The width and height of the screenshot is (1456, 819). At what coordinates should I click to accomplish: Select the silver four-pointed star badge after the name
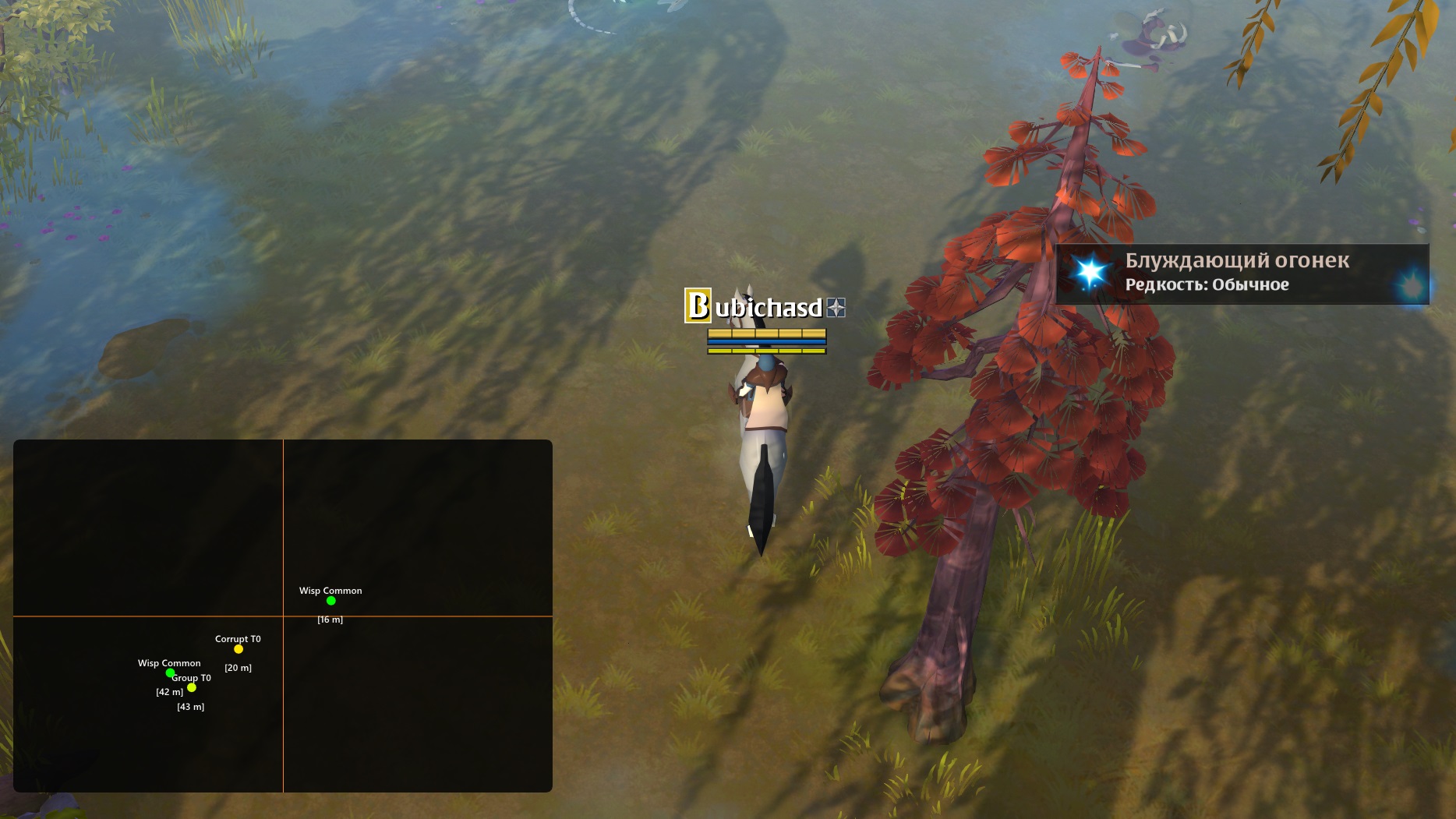[839, 308]
